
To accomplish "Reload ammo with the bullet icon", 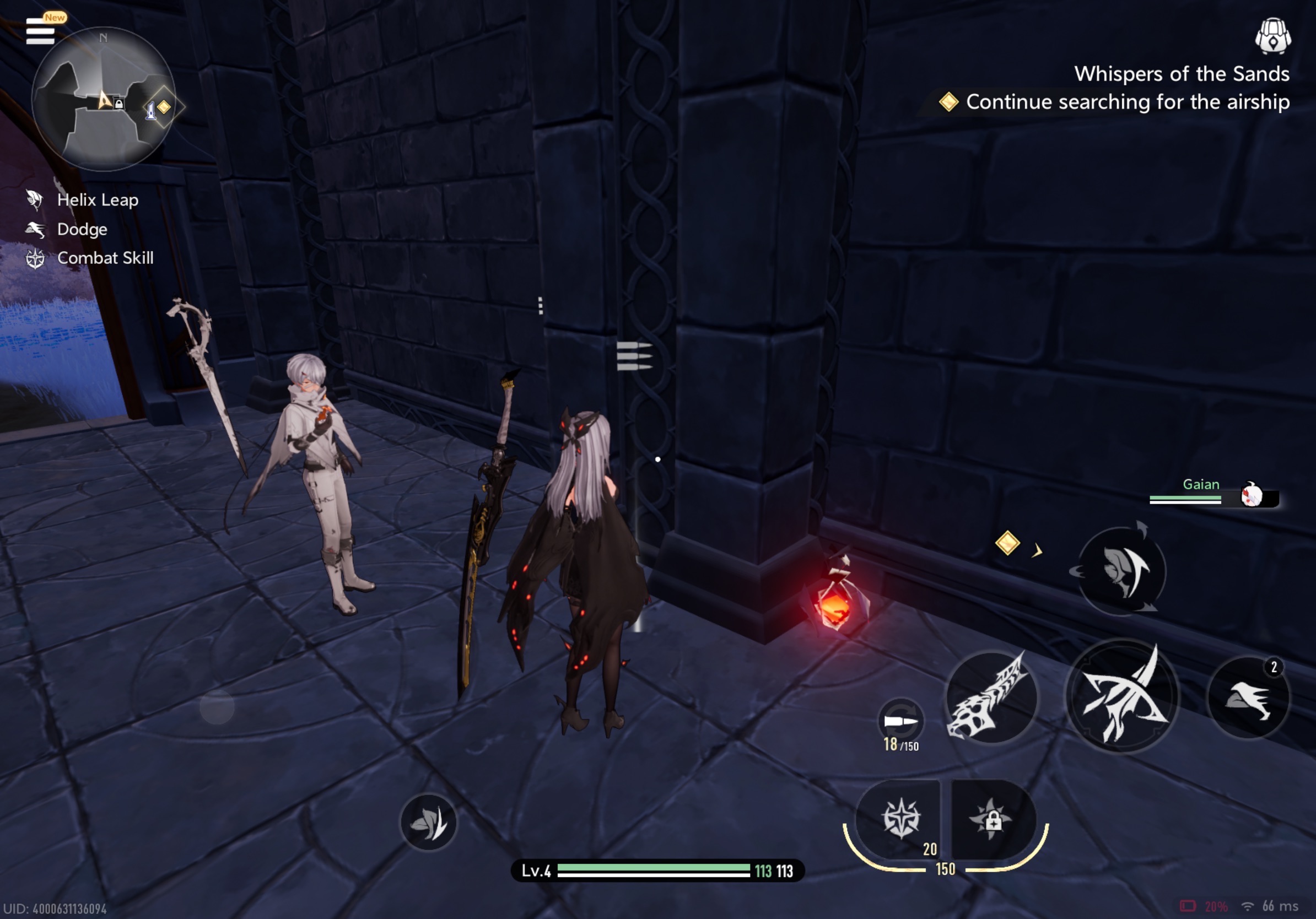I will 900,721.
